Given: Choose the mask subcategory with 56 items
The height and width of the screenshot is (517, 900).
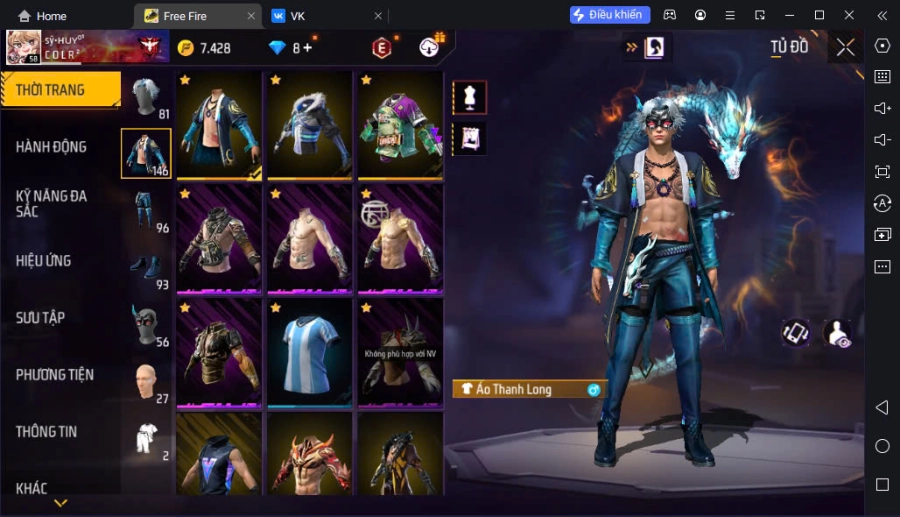Looking at the screenshot, I should tap(147, 326).
